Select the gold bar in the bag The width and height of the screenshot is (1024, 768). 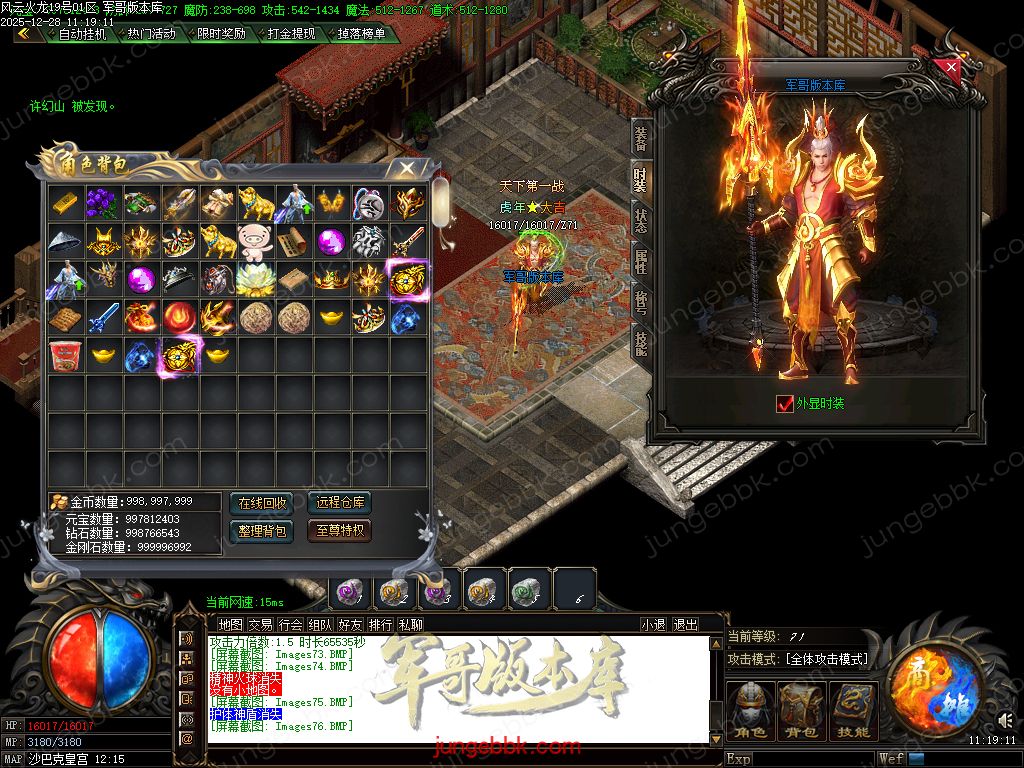click(x=67, y=202)
